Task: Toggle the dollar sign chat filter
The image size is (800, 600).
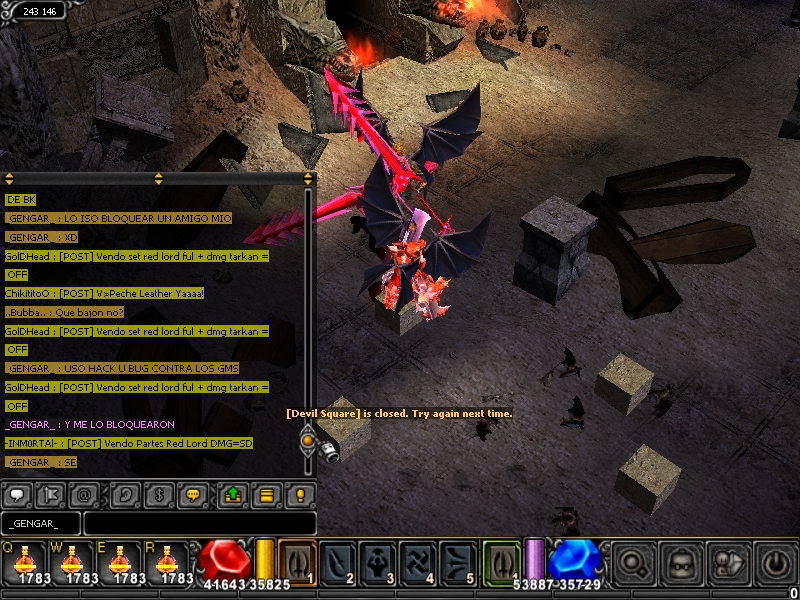Action: click(158, 494)
